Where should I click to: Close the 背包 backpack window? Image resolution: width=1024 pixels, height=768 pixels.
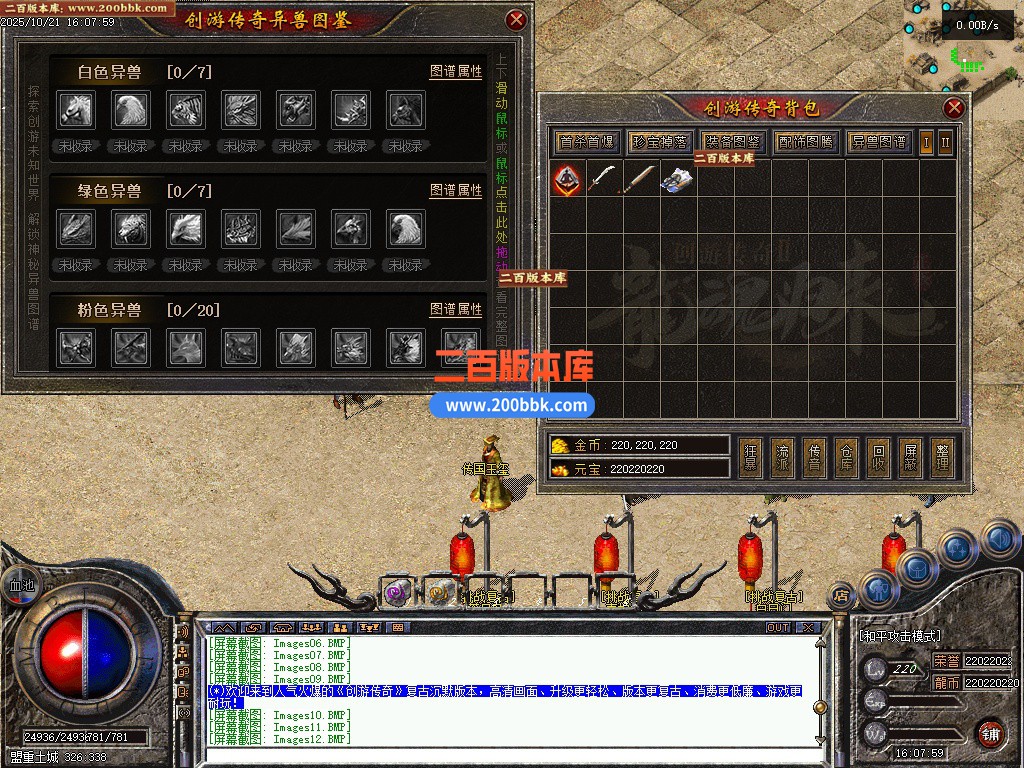pos(954,108)
